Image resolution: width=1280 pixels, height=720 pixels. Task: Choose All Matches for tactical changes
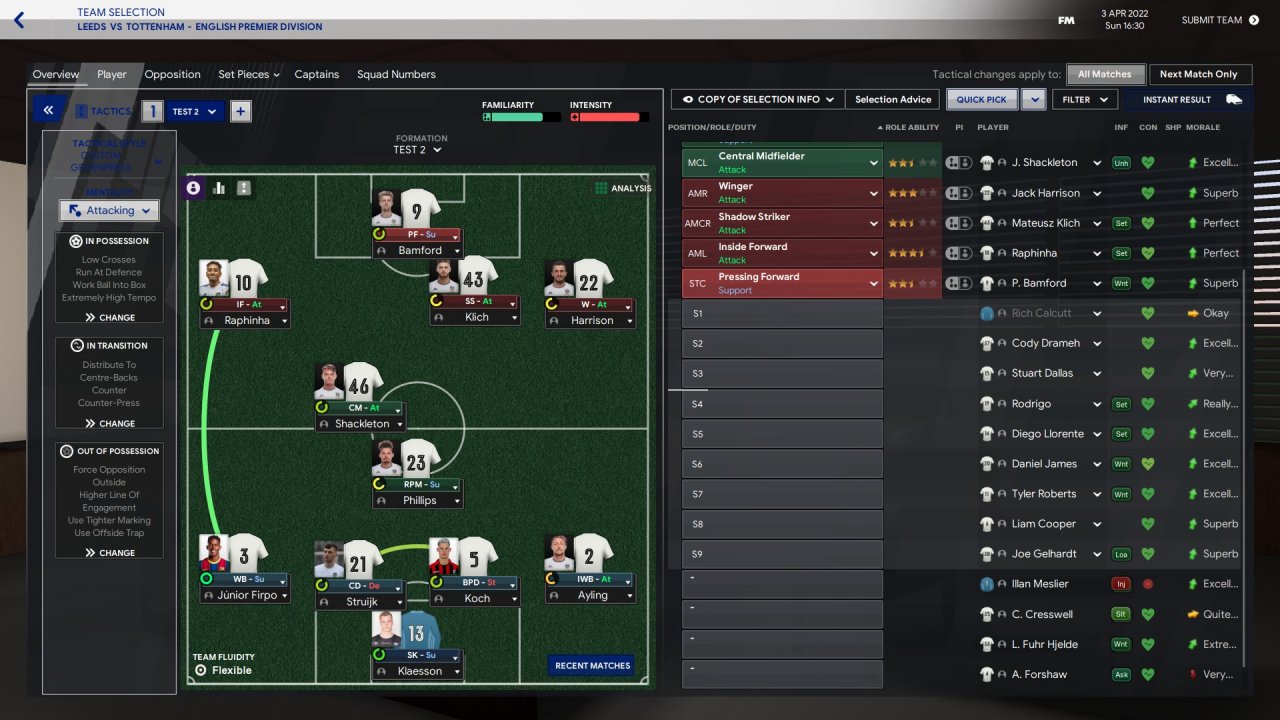pos(1104,74)
